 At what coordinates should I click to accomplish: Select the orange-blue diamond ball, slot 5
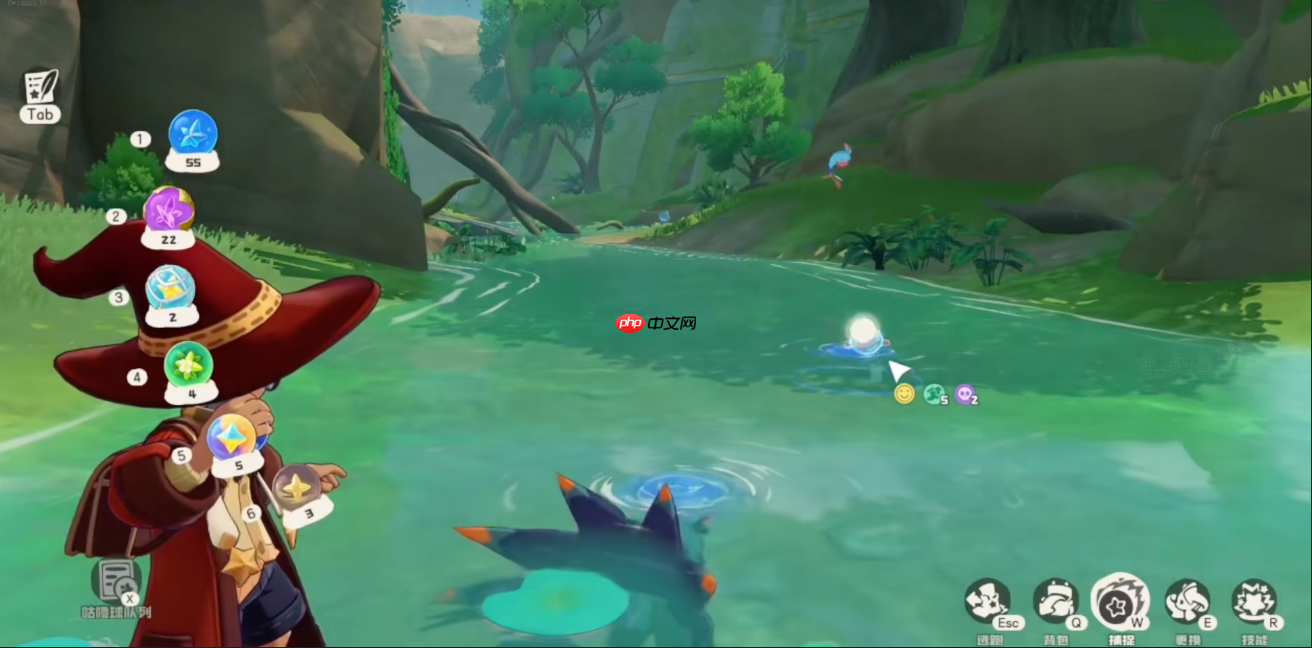[x=231, y=438]
